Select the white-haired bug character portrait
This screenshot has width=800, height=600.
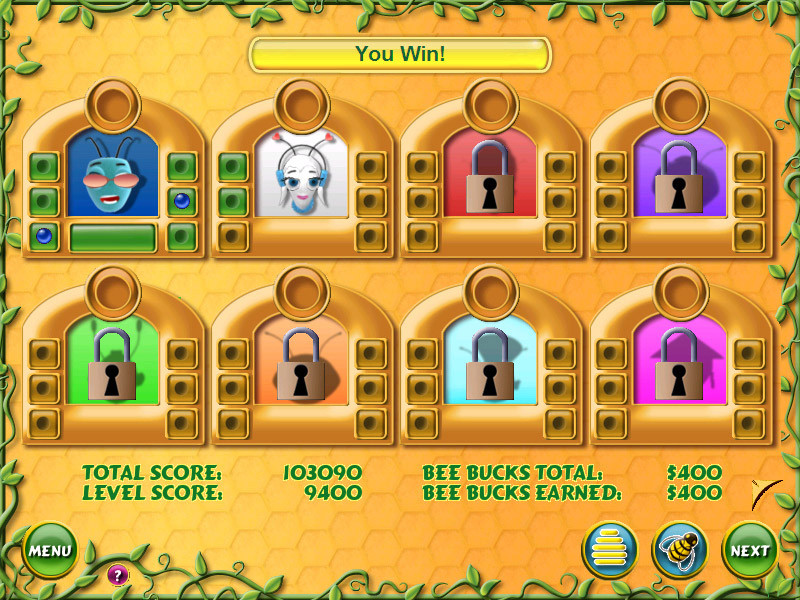(301, 175)
